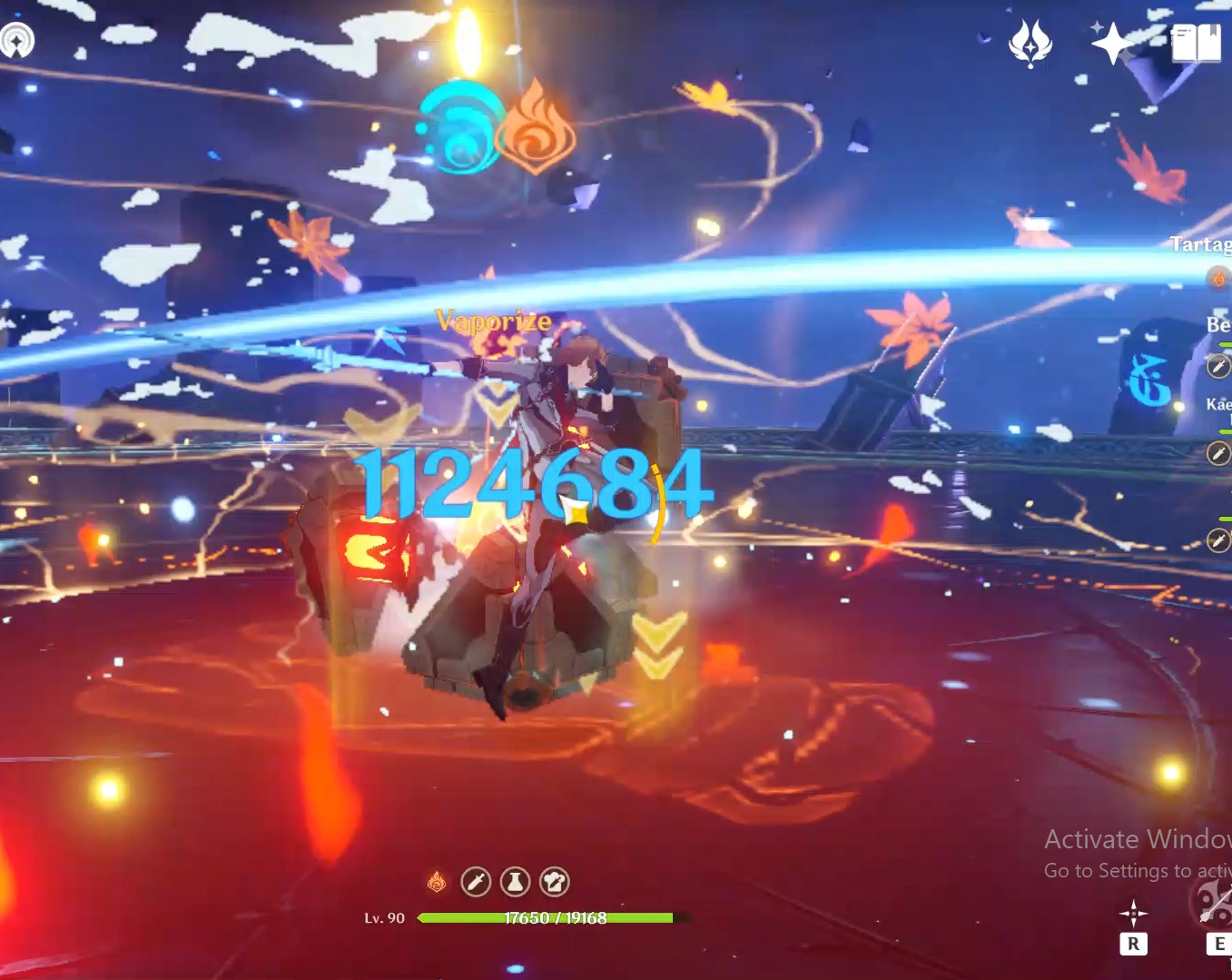This screenshot has height=980, width=1232.
Task: Use the chef-hat quick food icon
Action: coord(555,881)
